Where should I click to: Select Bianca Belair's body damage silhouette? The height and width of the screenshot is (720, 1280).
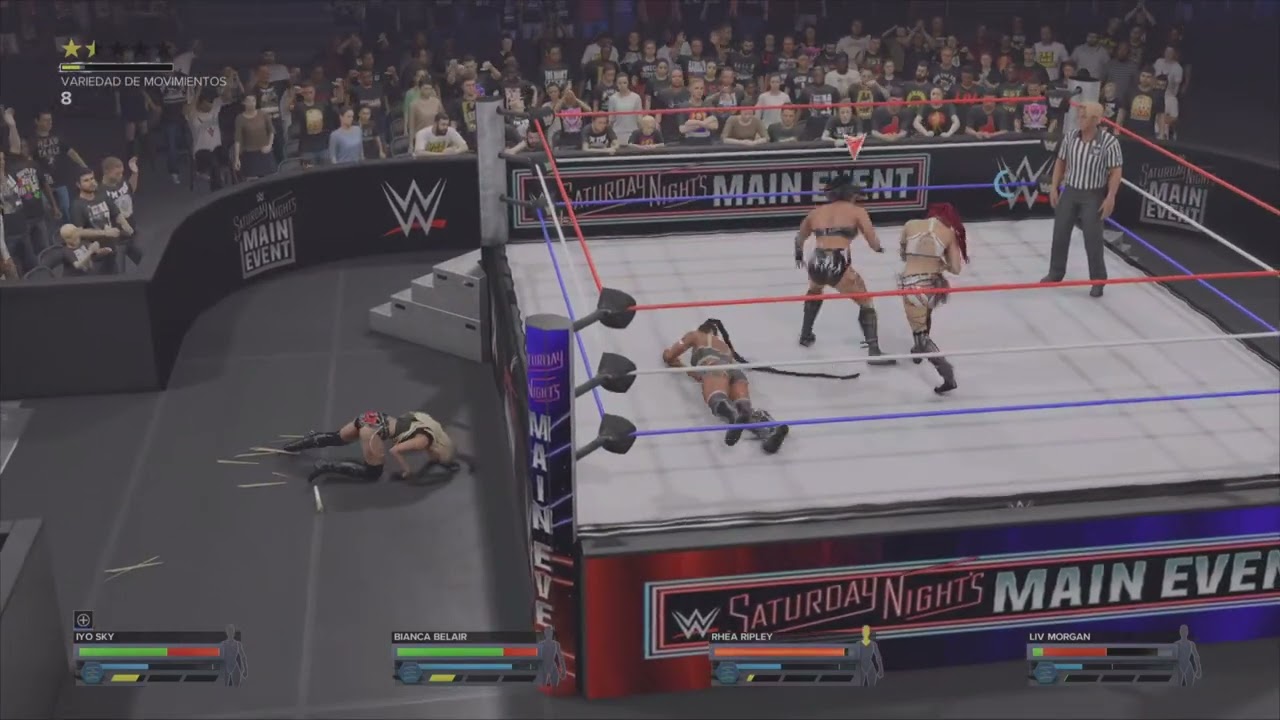550,655
